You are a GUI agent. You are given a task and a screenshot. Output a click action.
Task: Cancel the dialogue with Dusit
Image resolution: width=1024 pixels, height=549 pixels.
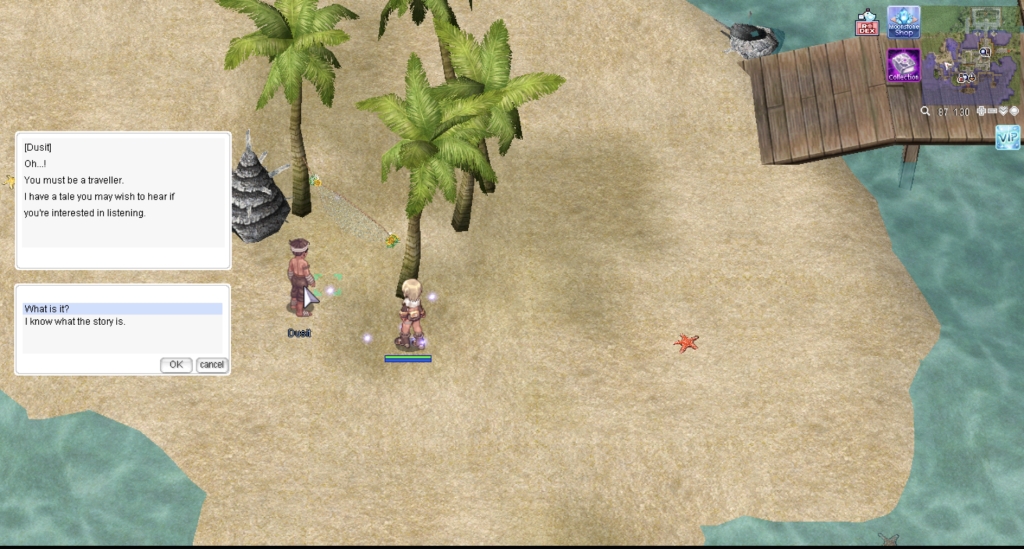pos(211,365)
